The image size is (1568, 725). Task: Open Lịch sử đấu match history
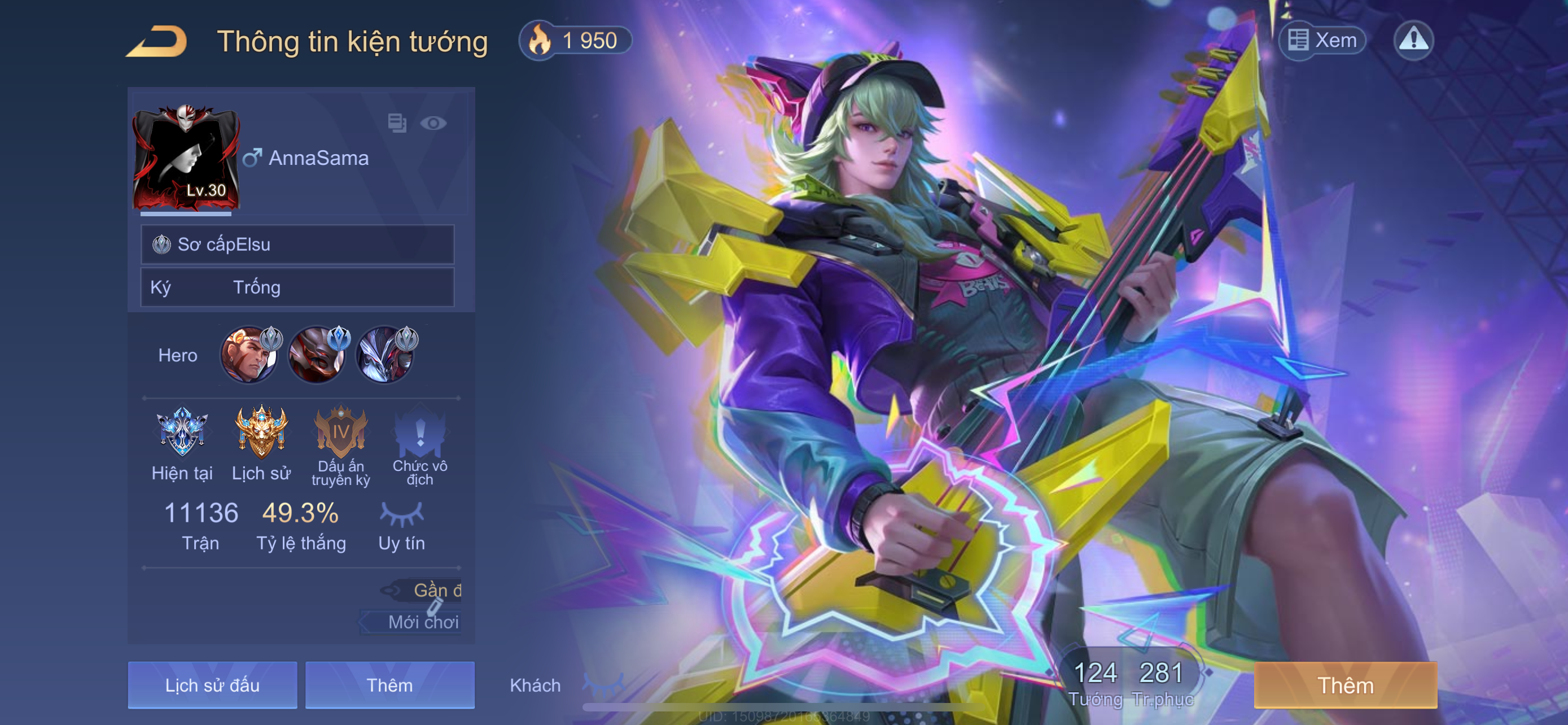click(x=212, y=685)
